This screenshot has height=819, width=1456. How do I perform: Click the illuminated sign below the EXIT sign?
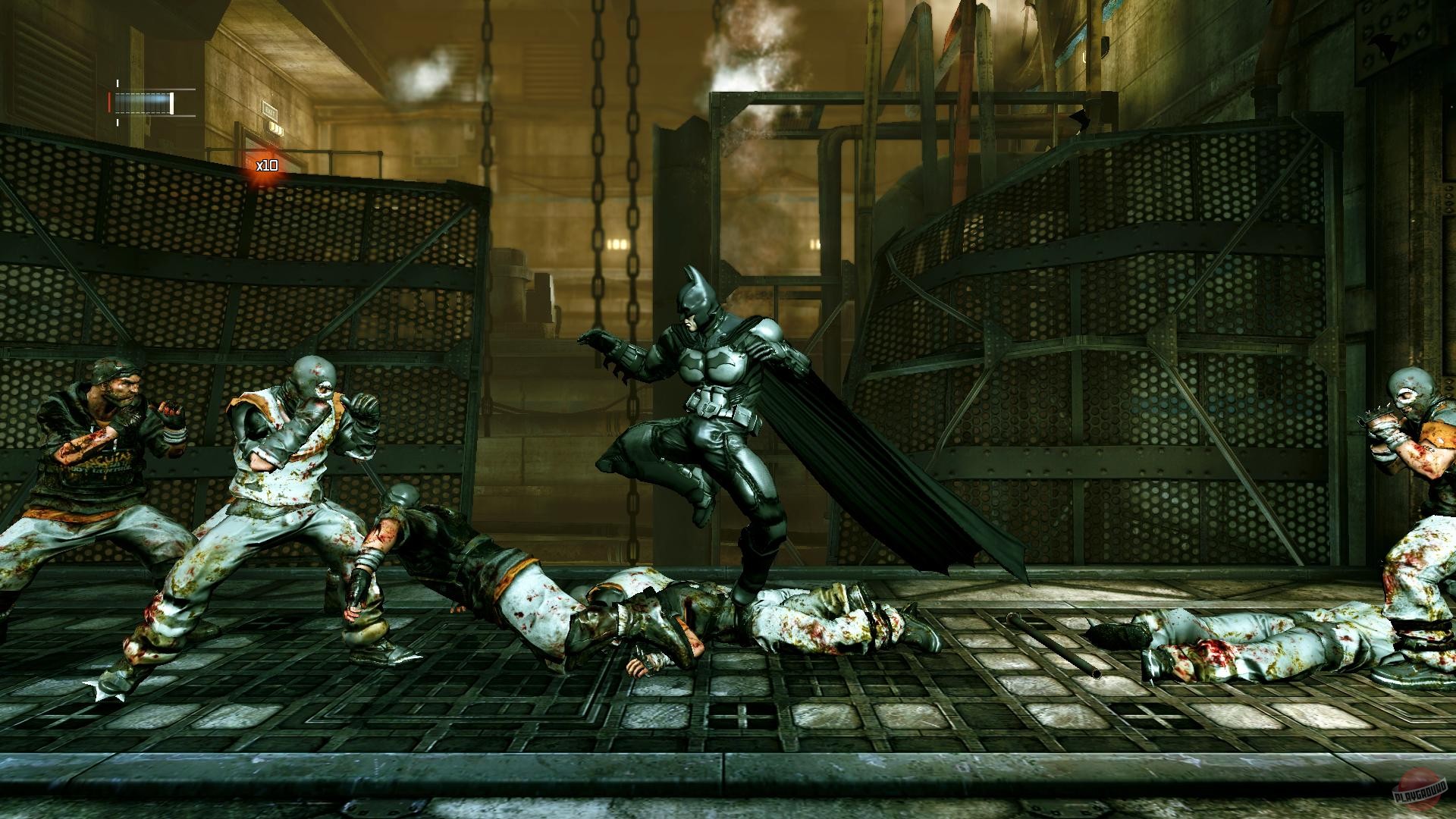click(275, 130)
